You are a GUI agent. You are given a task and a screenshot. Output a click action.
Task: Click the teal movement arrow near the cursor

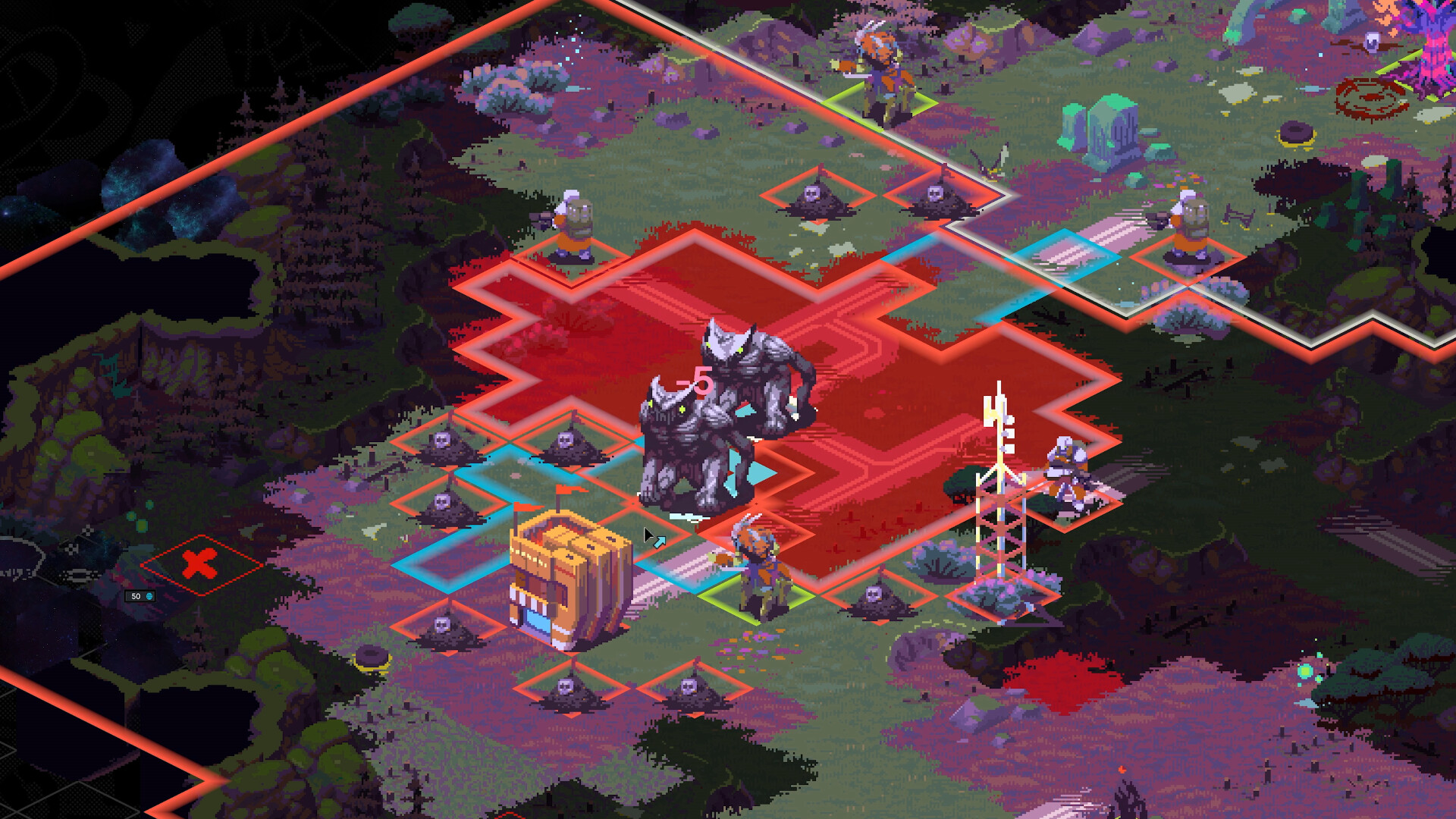661,540
